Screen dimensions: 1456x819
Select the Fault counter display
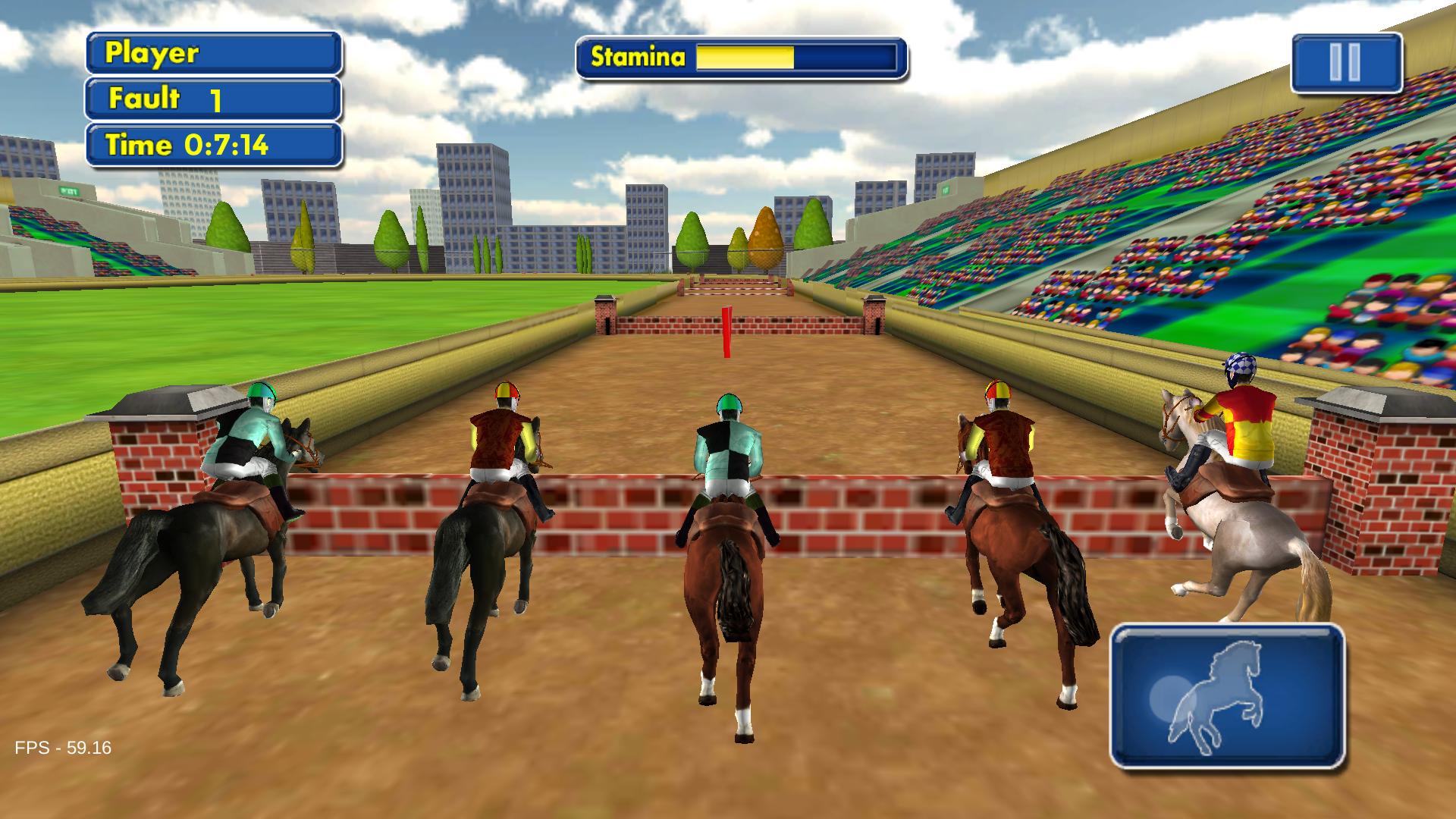pyautogui.click(x=215, y=98)
